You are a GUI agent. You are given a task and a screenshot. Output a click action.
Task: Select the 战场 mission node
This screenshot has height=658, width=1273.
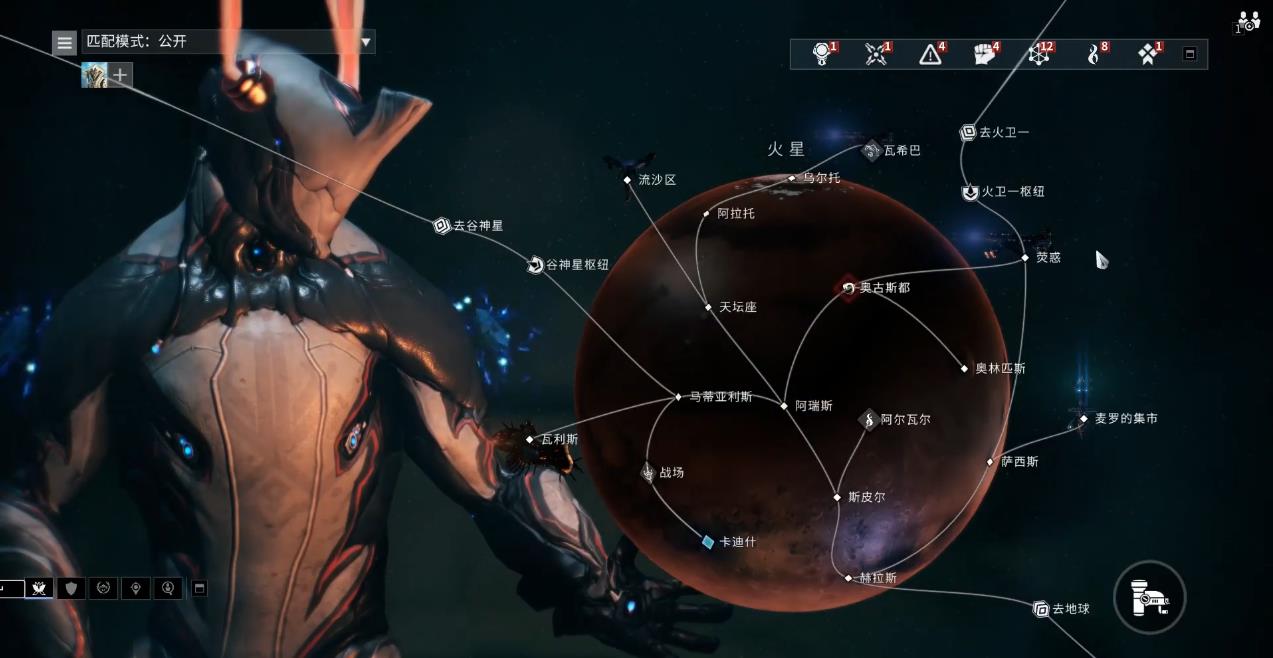(x=648, y=472)
